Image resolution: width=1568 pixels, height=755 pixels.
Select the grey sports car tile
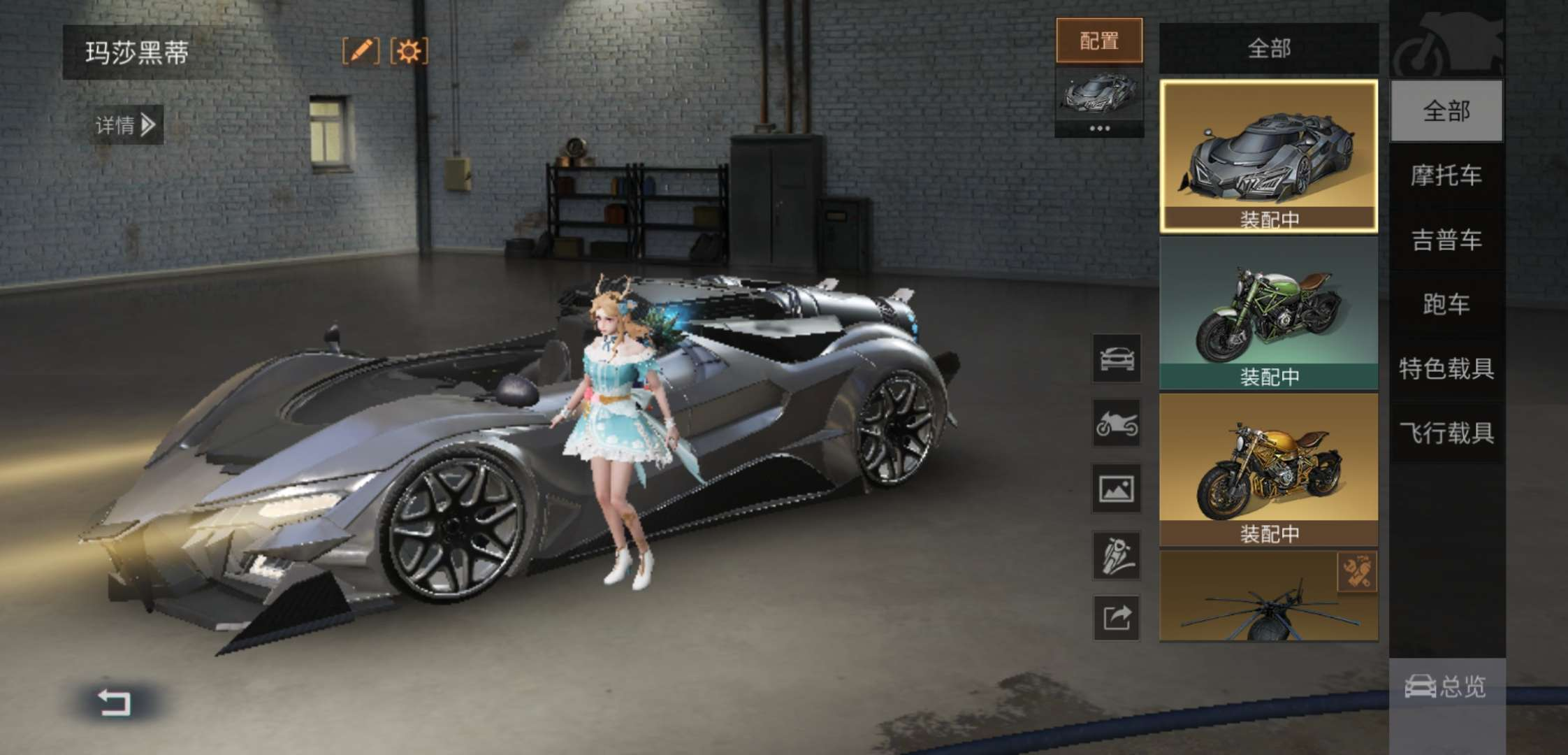[x=1268, y=155]
